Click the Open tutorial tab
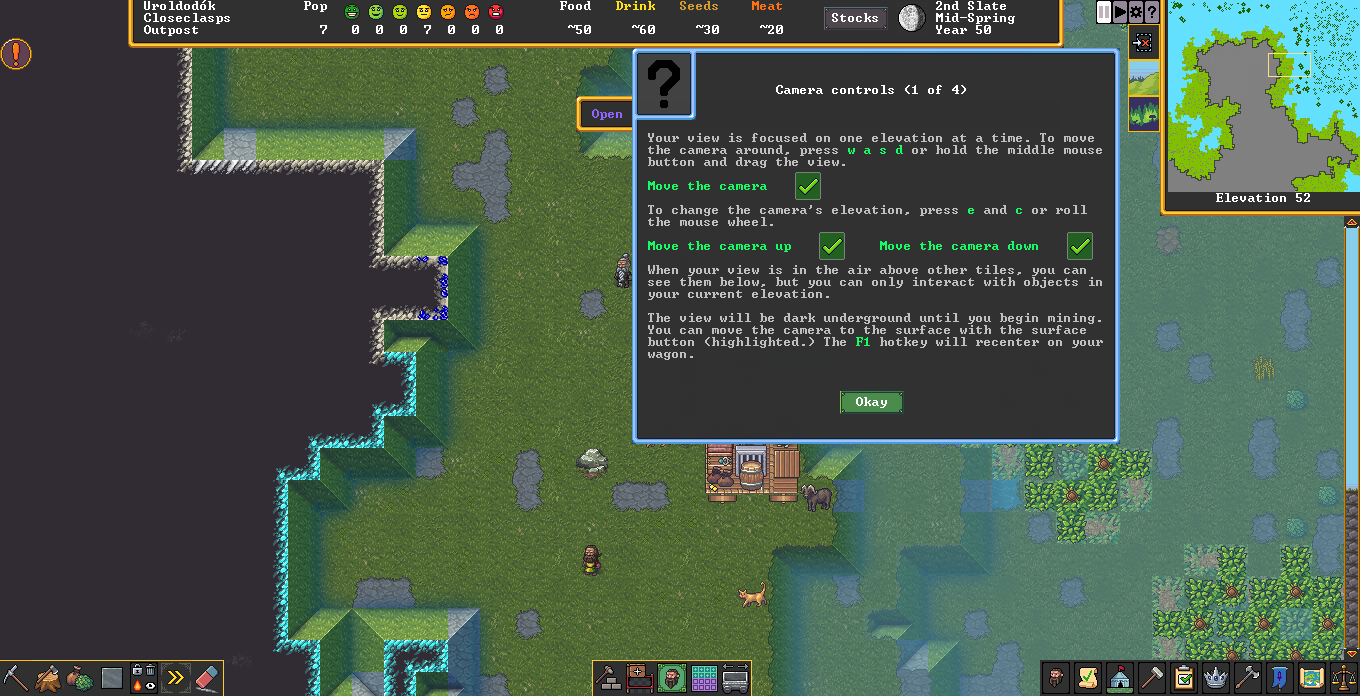The image size is (1360, 696). [x=606, y=114]
